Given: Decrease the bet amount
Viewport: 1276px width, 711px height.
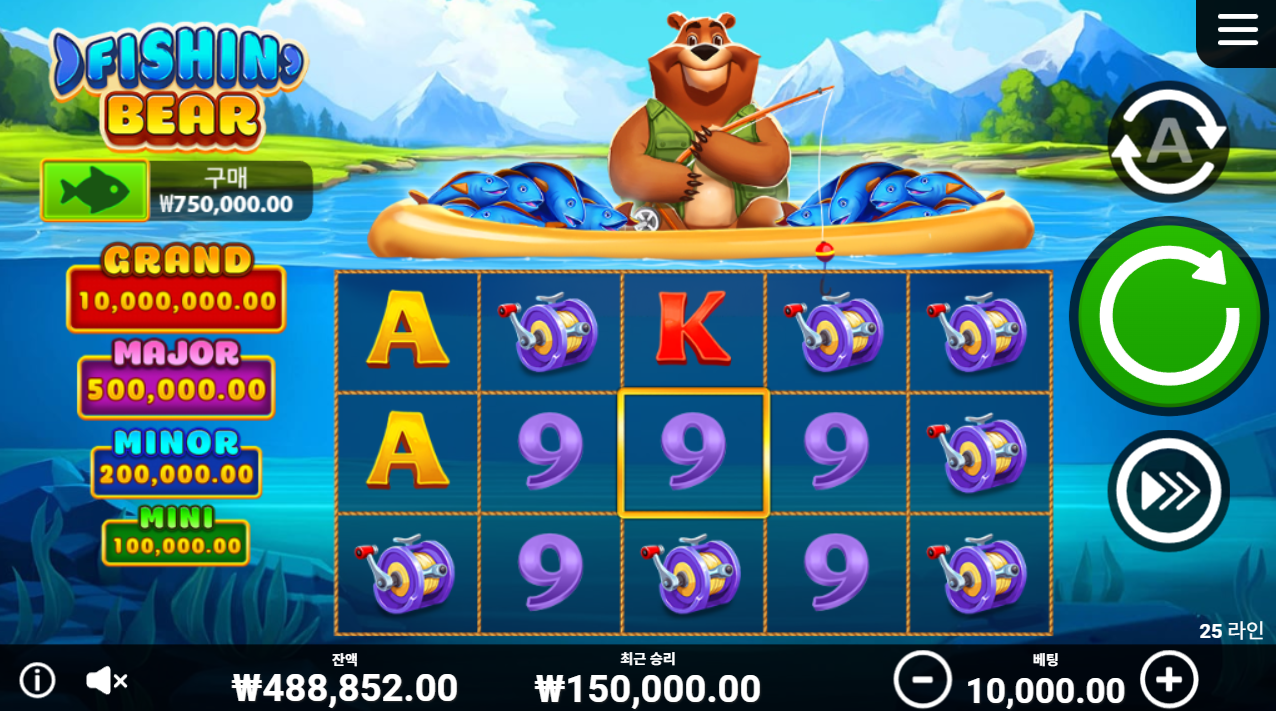Looking at the screenshot, I should [922, 680].
